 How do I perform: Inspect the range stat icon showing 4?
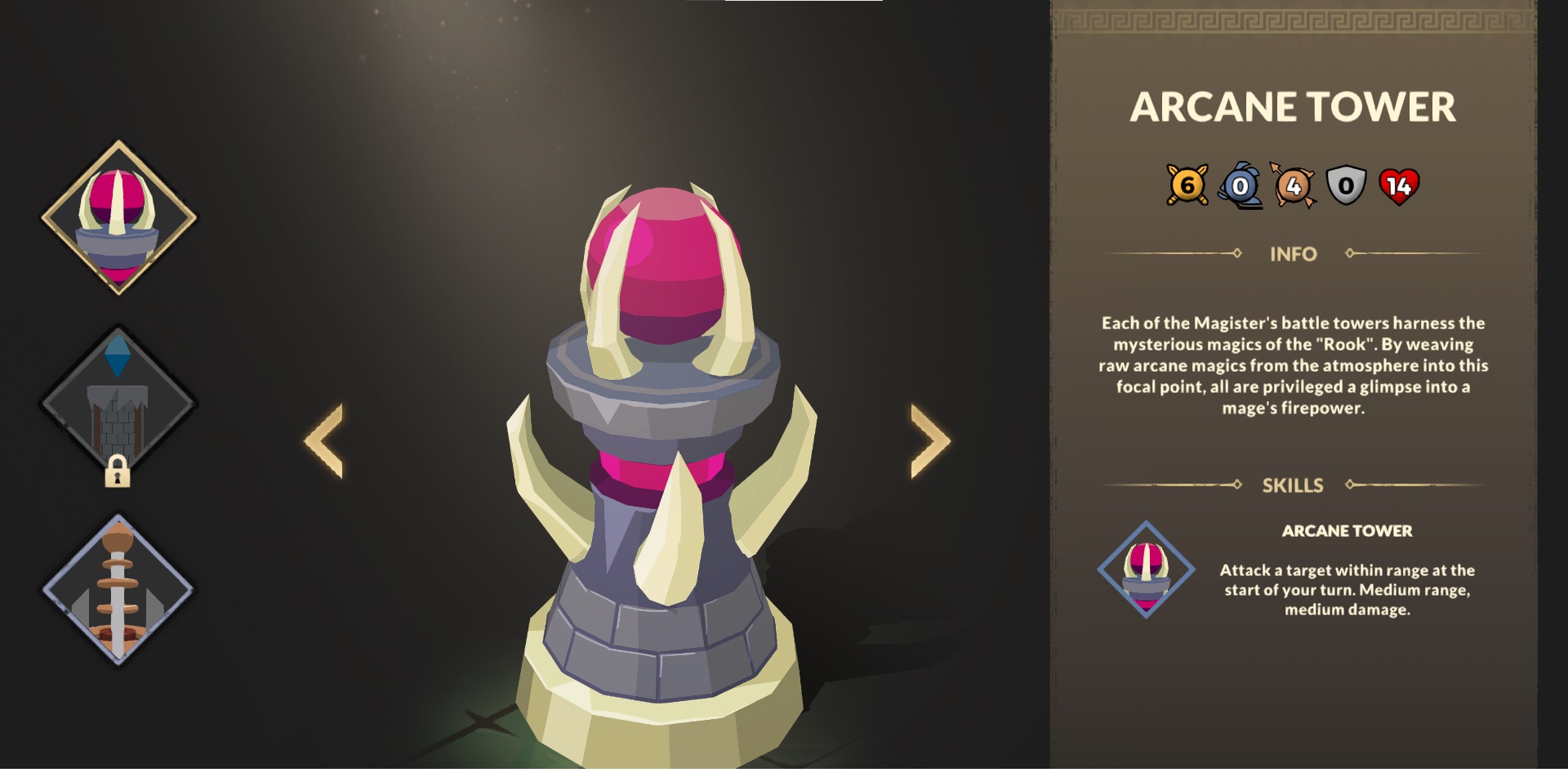(1294, 186)
